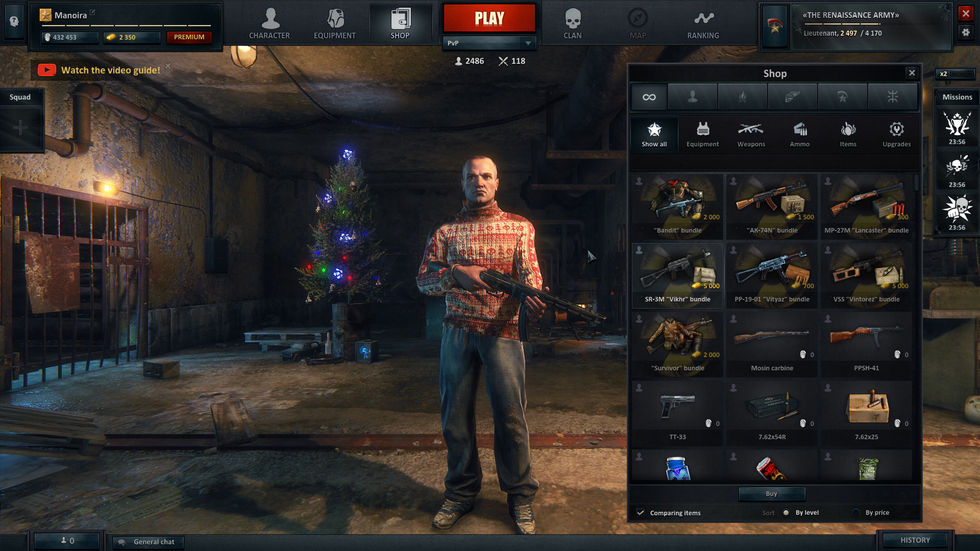The height and width of the screenshot is (551, 980).
Task: Choose the VSS "Vintorez" bundle
Action: (866, 275)
